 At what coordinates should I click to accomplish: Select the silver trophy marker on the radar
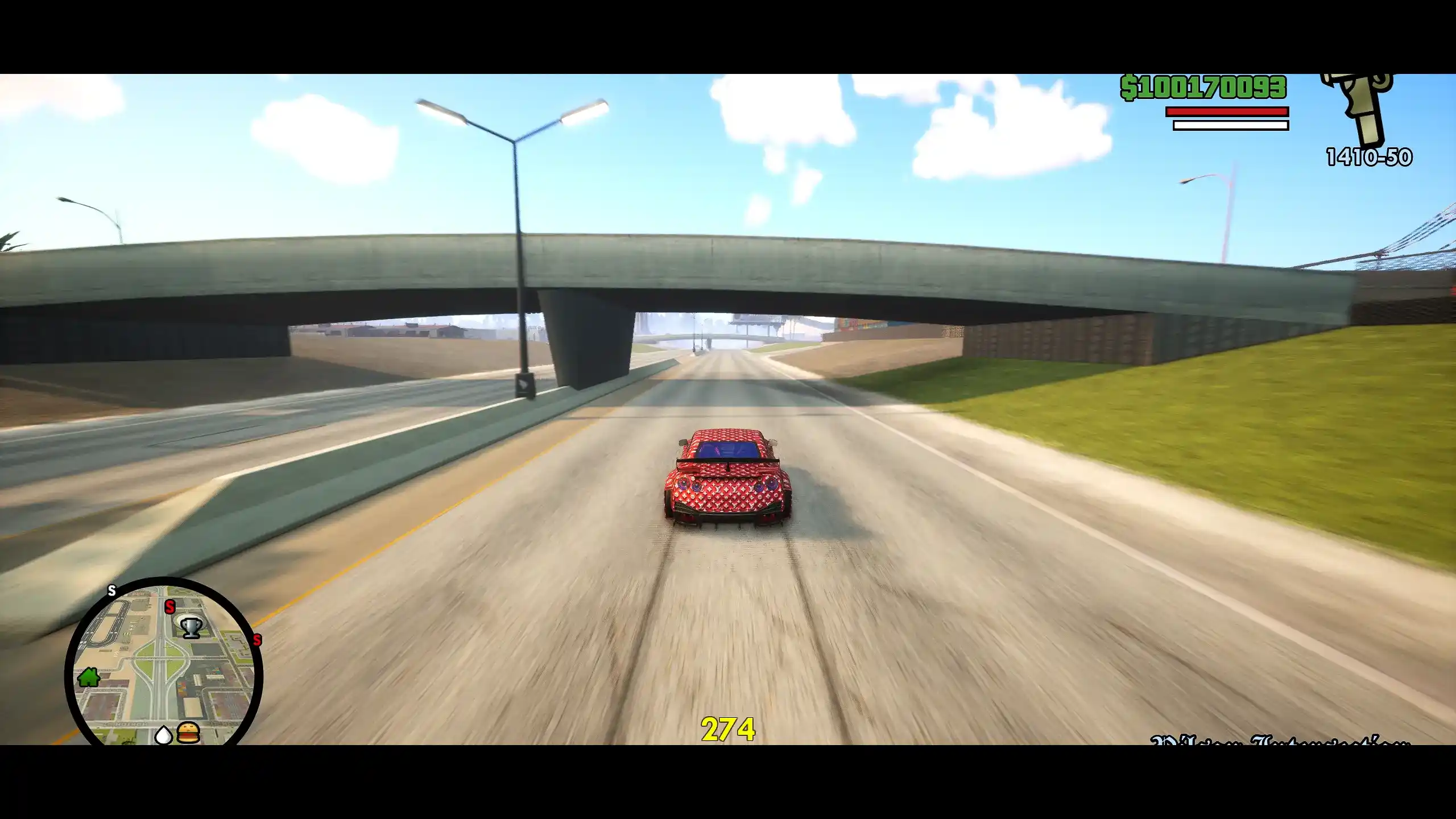point(191,627)
